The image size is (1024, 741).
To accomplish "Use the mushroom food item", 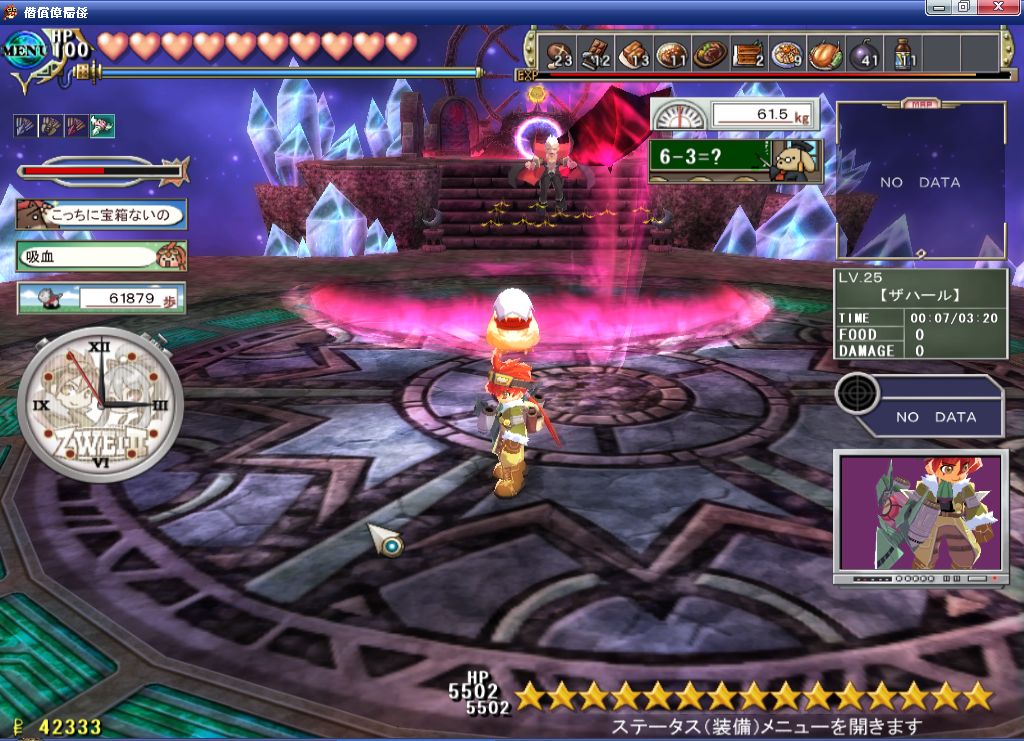I will [558, 53].
